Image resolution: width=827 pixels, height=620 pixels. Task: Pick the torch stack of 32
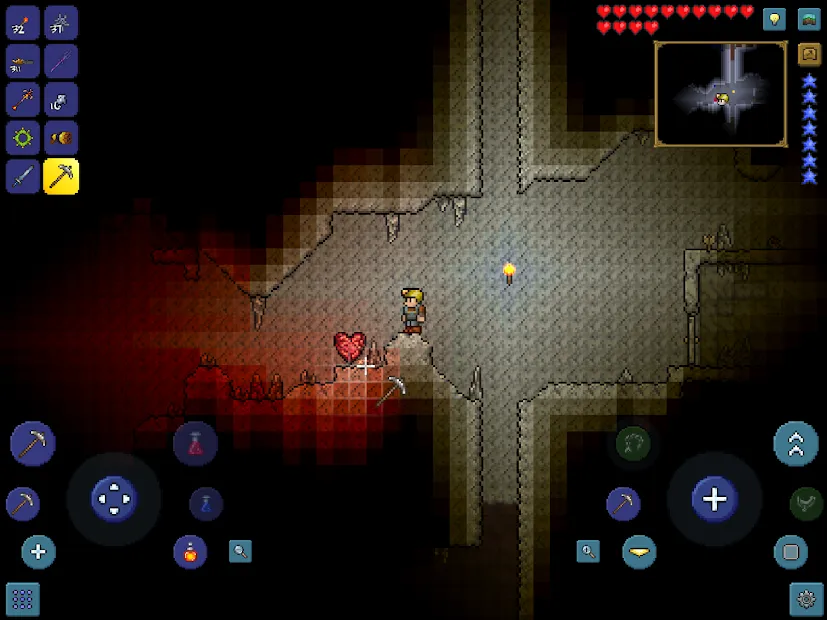click(23, 23)
